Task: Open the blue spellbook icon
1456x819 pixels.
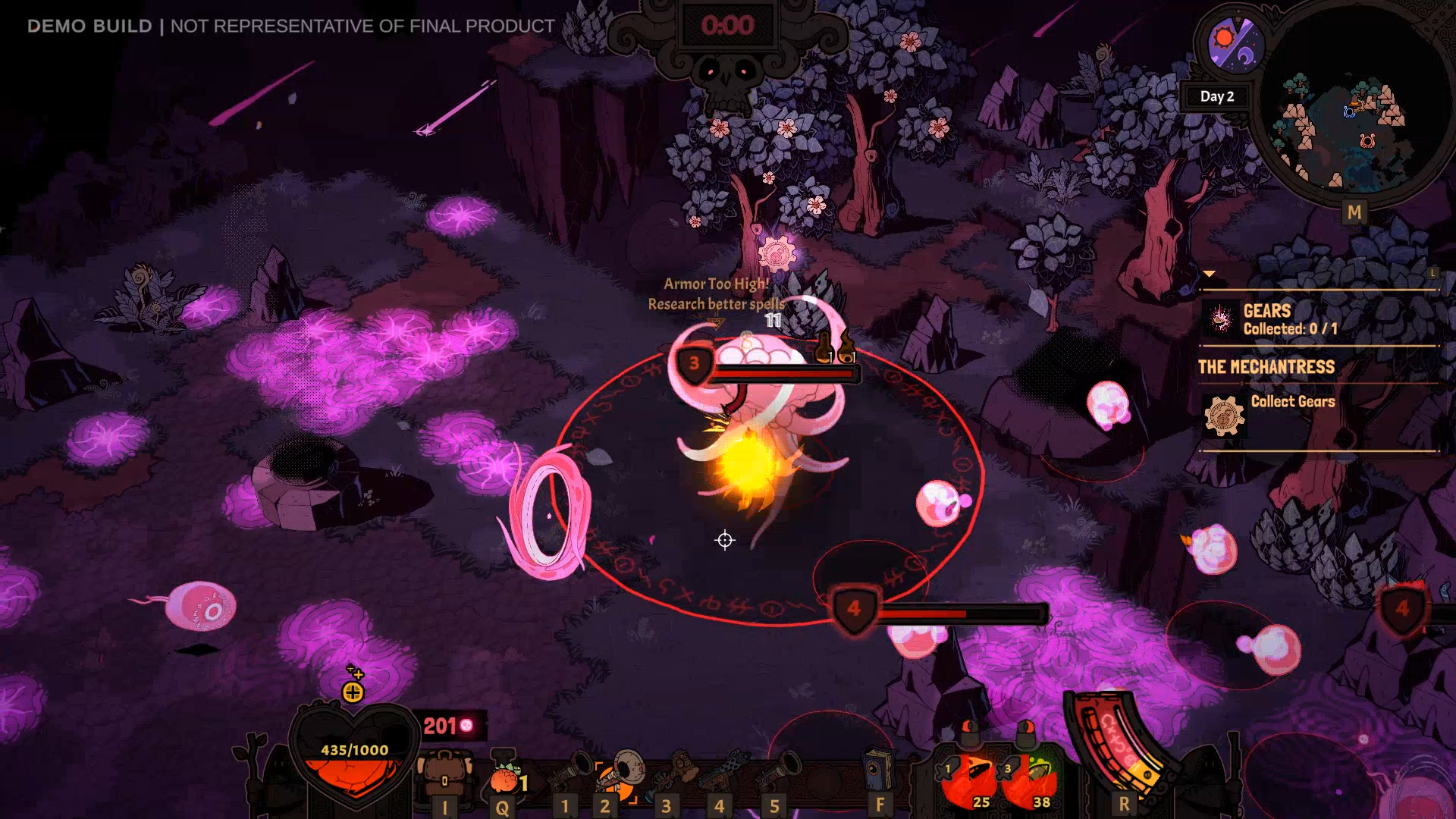Action: 878,770
